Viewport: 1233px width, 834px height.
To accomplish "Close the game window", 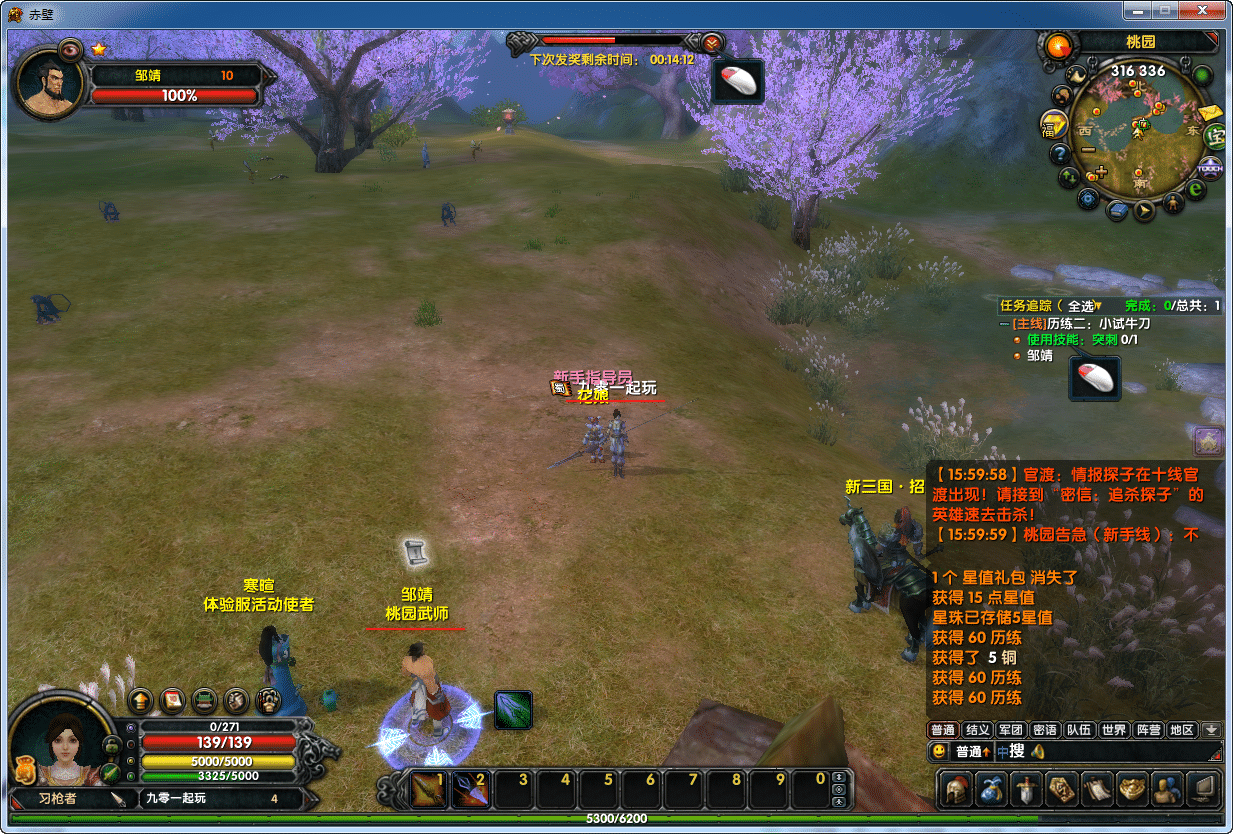I will (1204, 11).
